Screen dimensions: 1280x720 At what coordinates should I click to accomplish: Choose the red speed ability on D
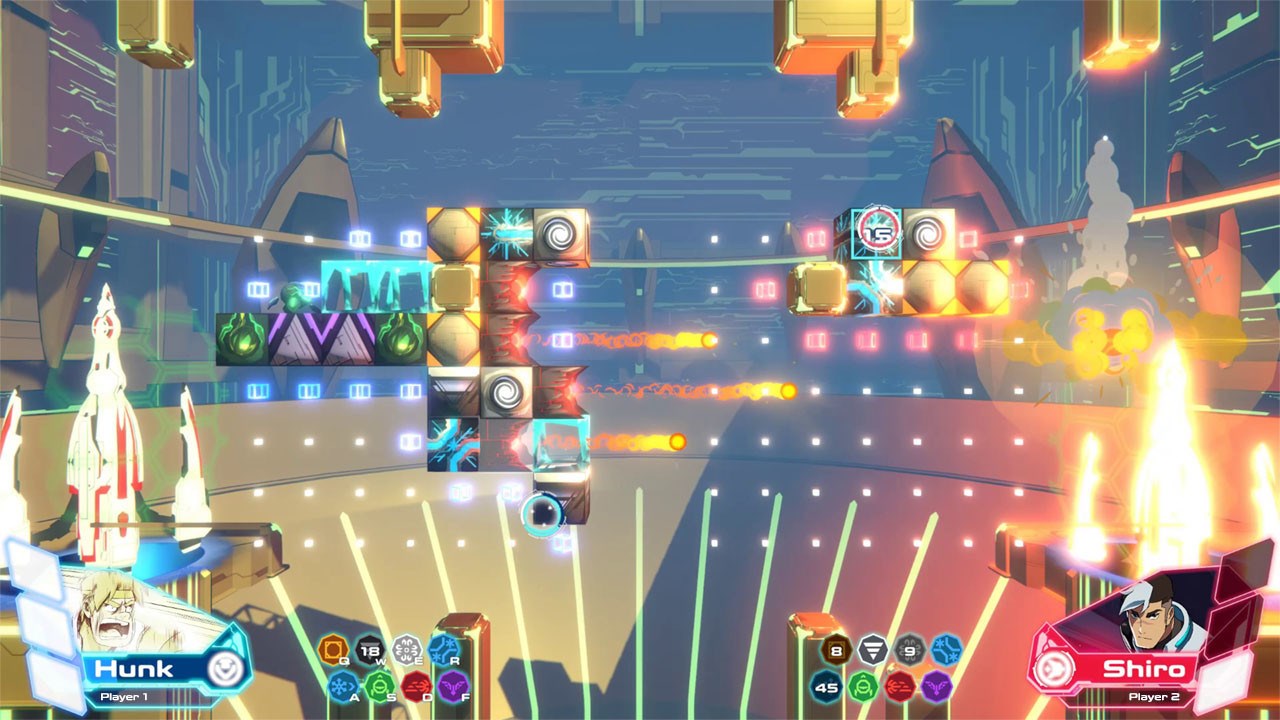point(418,686)
